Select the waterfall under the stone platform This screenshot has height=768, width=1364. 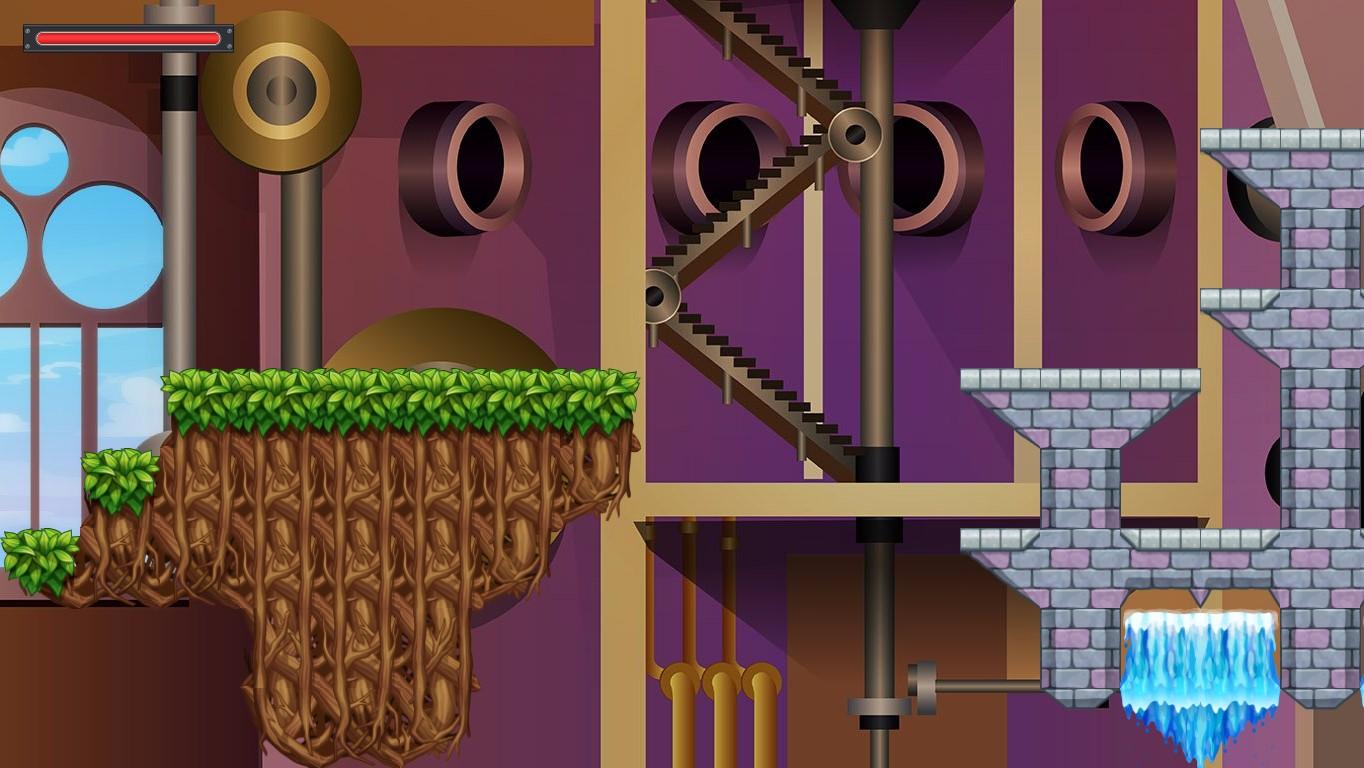[x=1200, y=660]
